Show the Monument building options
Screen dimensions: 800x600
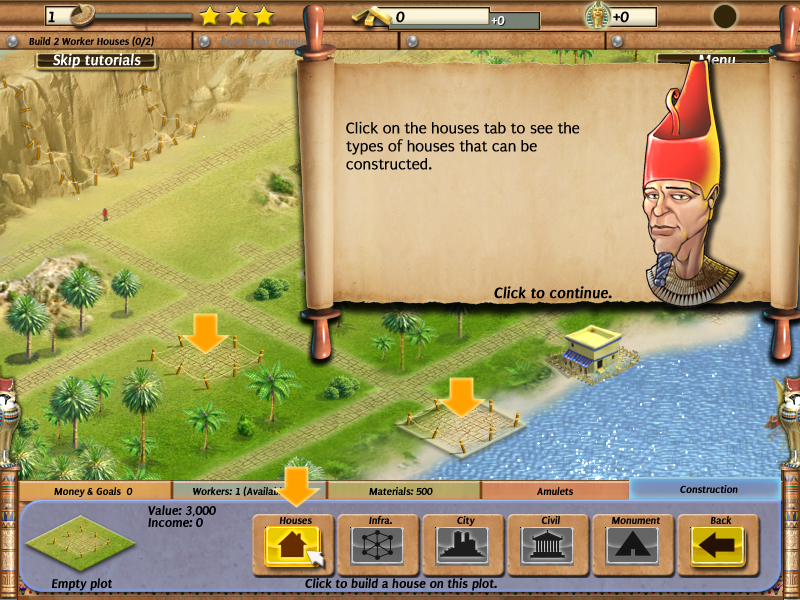(x=634, y=544)
